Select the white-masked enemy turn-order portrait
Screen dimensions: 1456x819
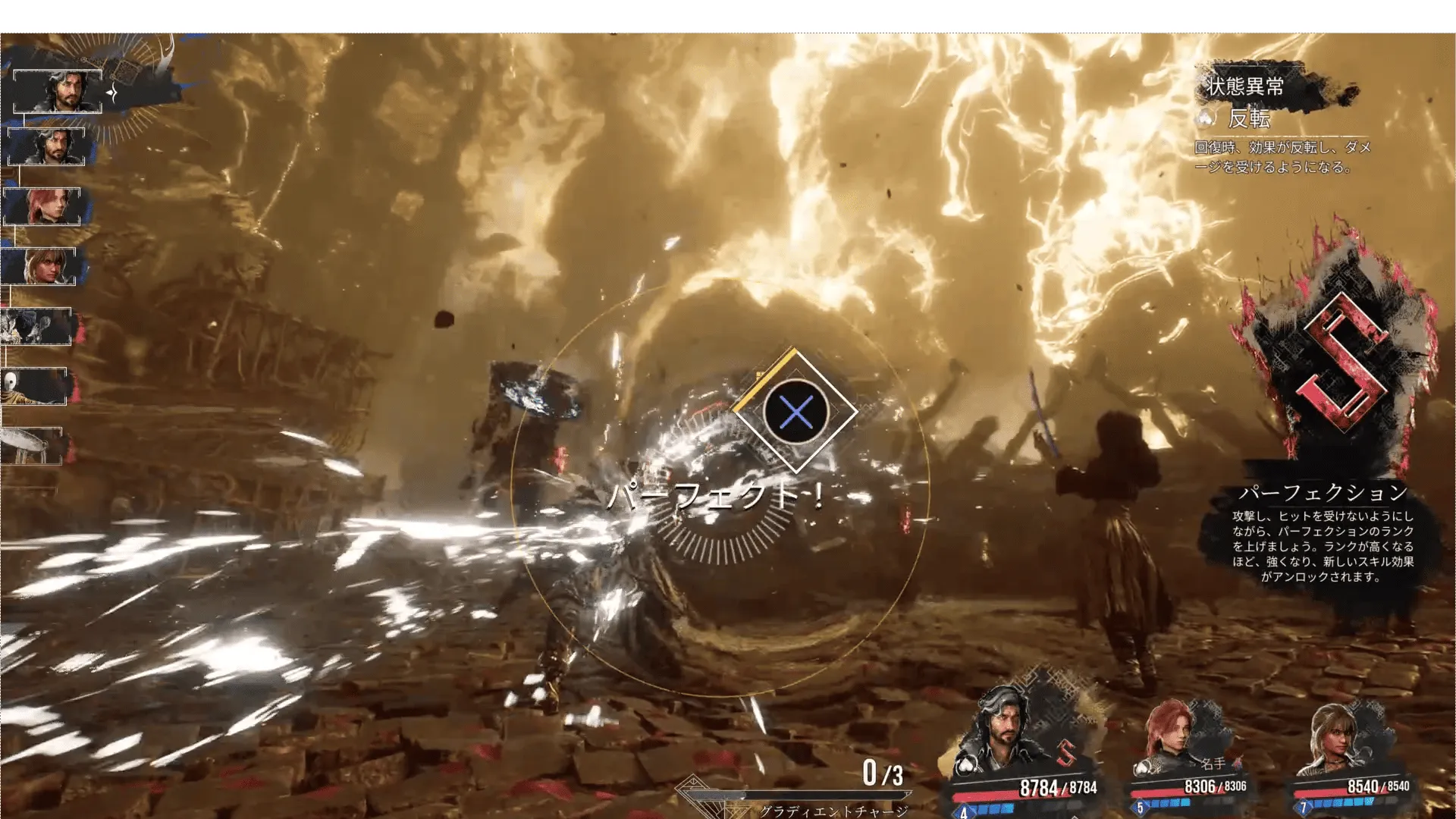click(x=33, y=387)
